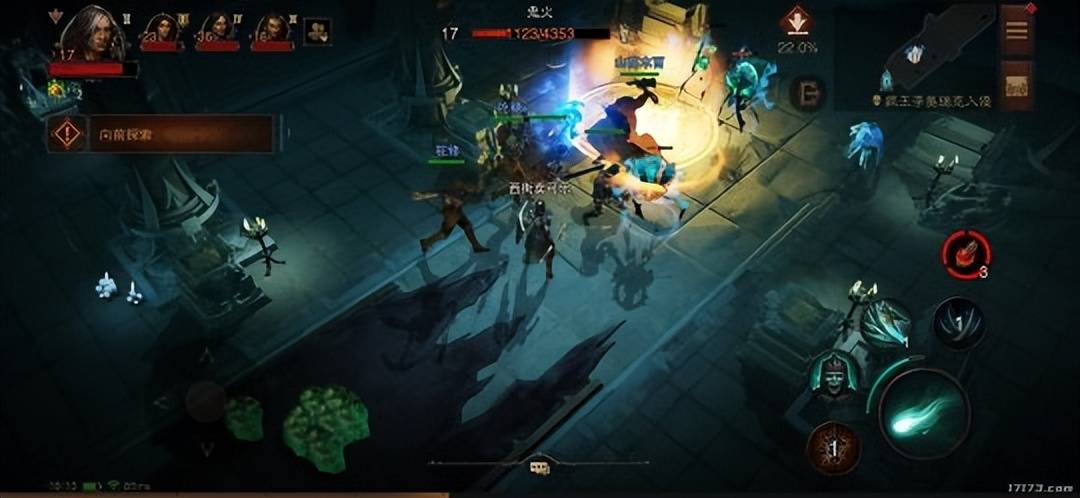Screen dimensions: 1080x498
Task: Collapse the party frames with the arrow
Action: 54,16
